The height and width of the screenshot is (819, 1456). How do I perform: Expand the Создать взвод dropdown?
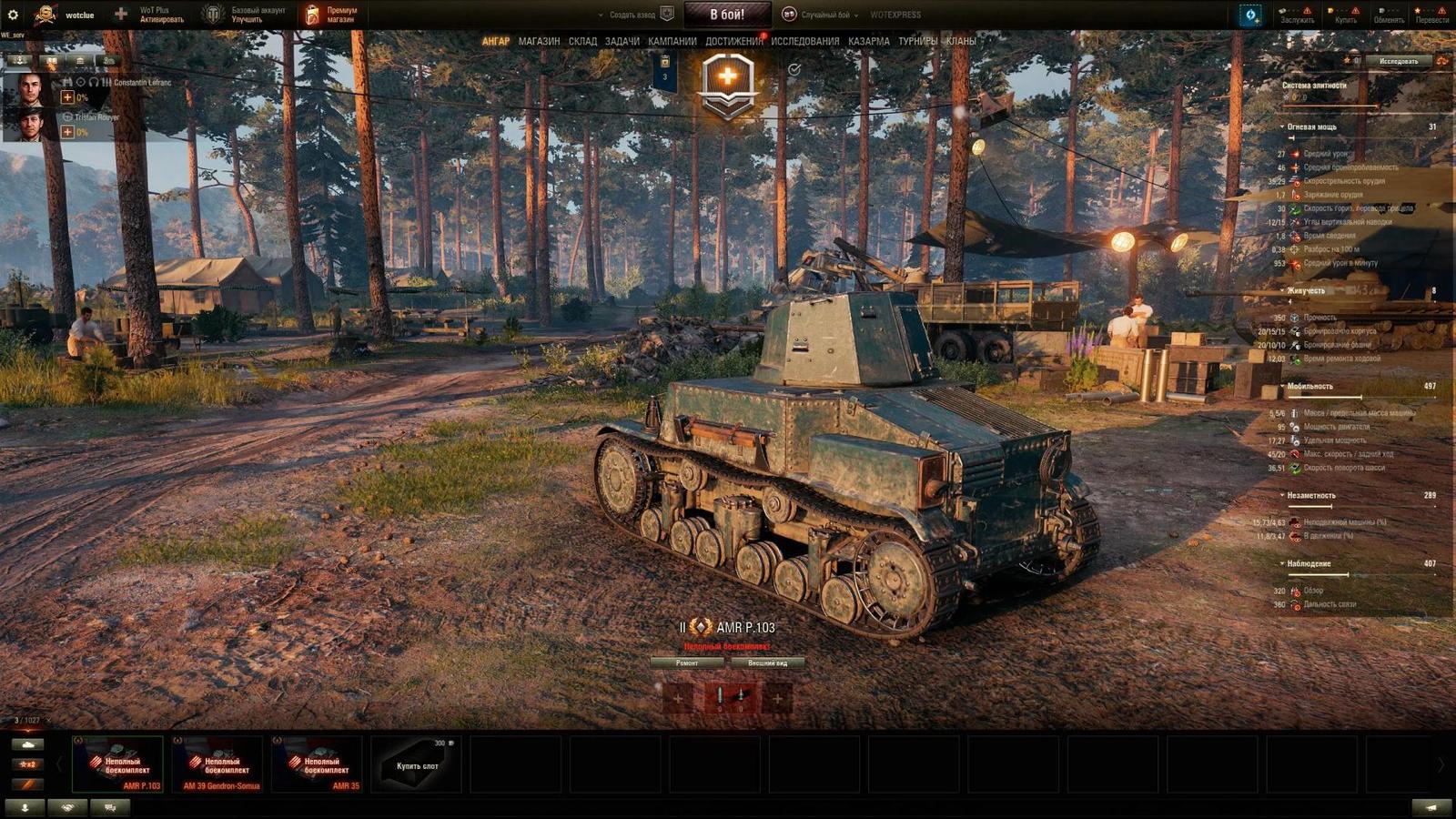pyautogui.click(x=626, y=15)
